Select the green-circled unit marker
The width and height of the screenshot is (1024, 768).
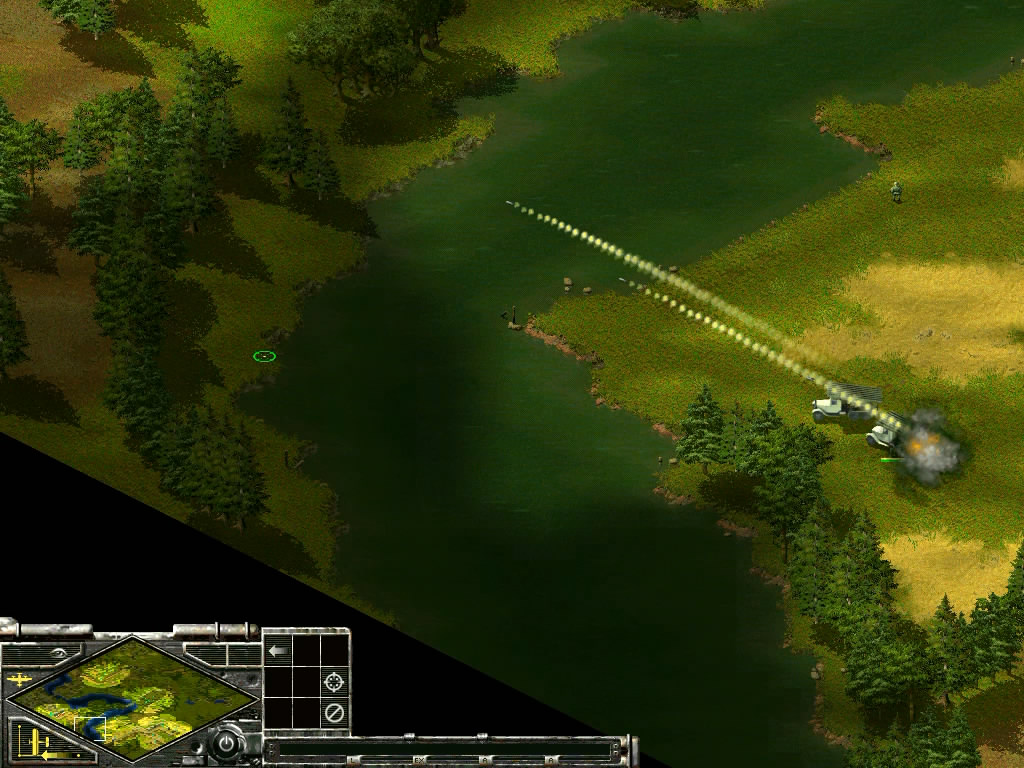[x=264, y=356]
